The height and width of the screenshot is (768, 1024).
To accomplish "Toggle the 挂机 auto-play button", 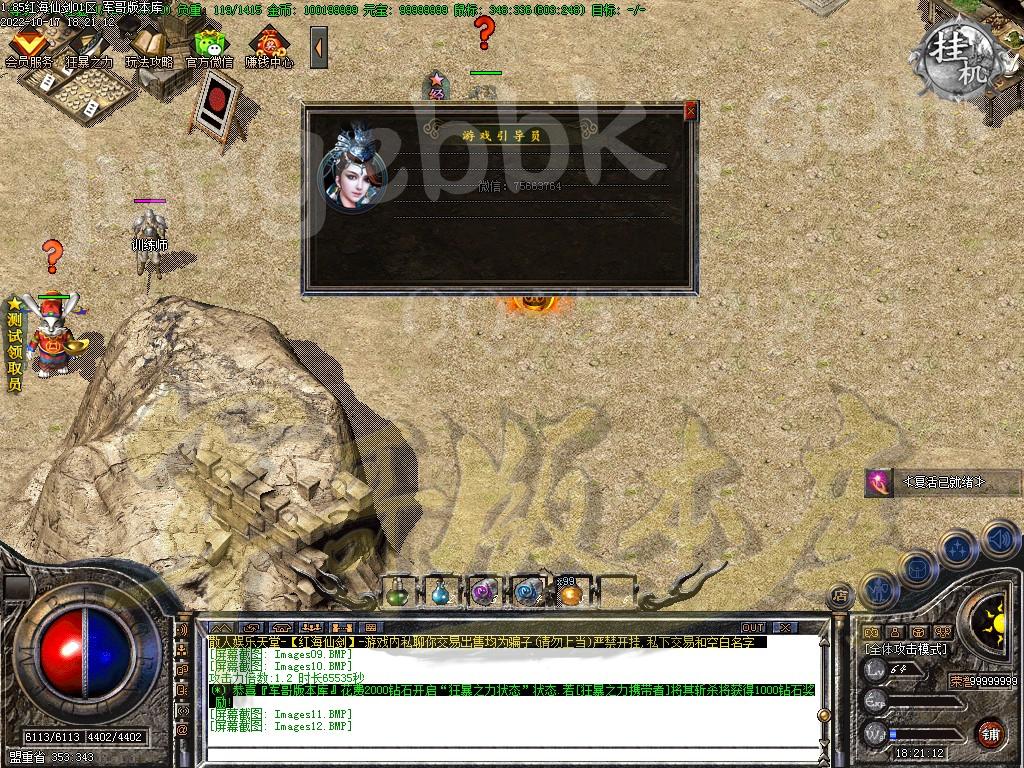I will pyautogui.click(x=961, y=49).
